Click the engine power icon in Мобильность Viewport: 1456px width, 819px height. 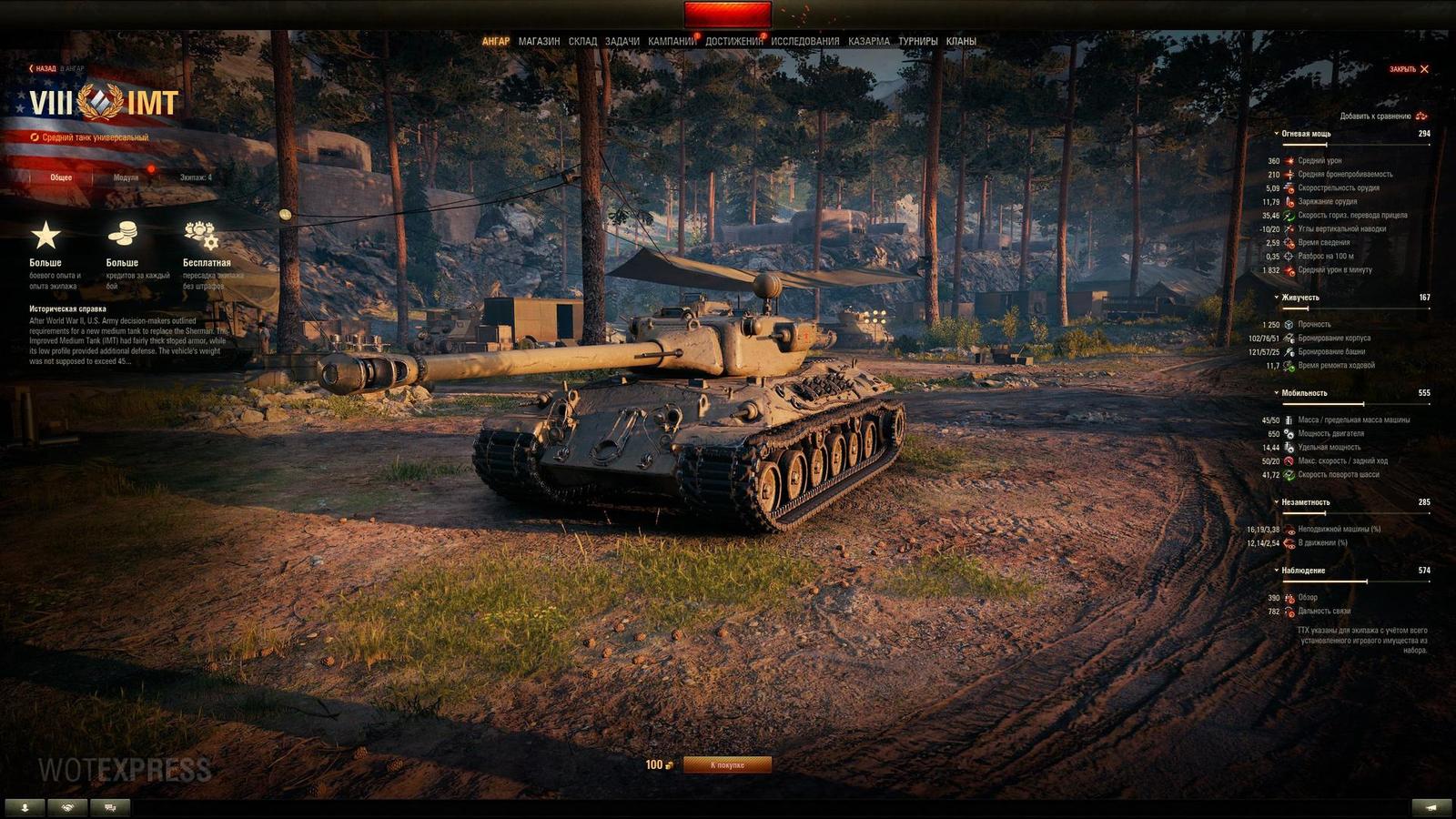(x=1289, y=434)
